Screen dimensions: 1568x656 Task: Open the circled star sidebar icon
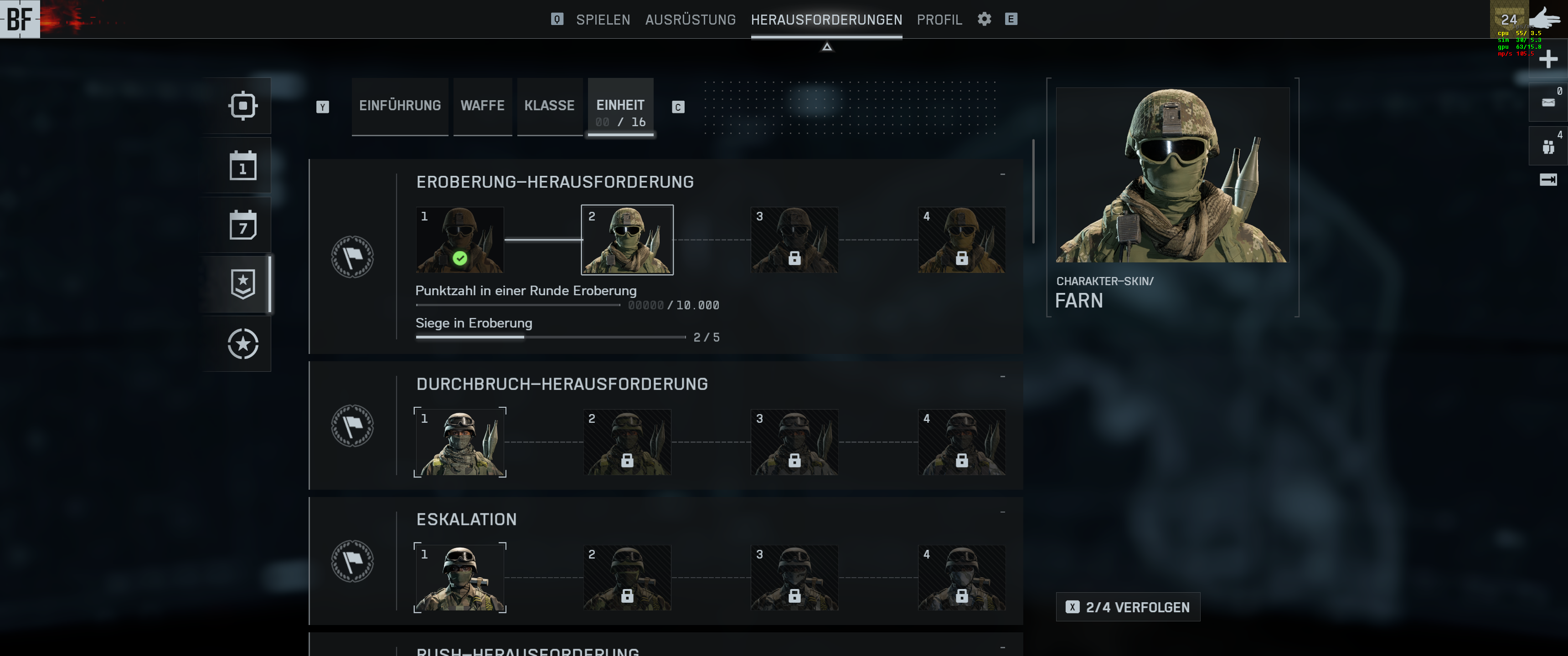click(x=243, y=344)
